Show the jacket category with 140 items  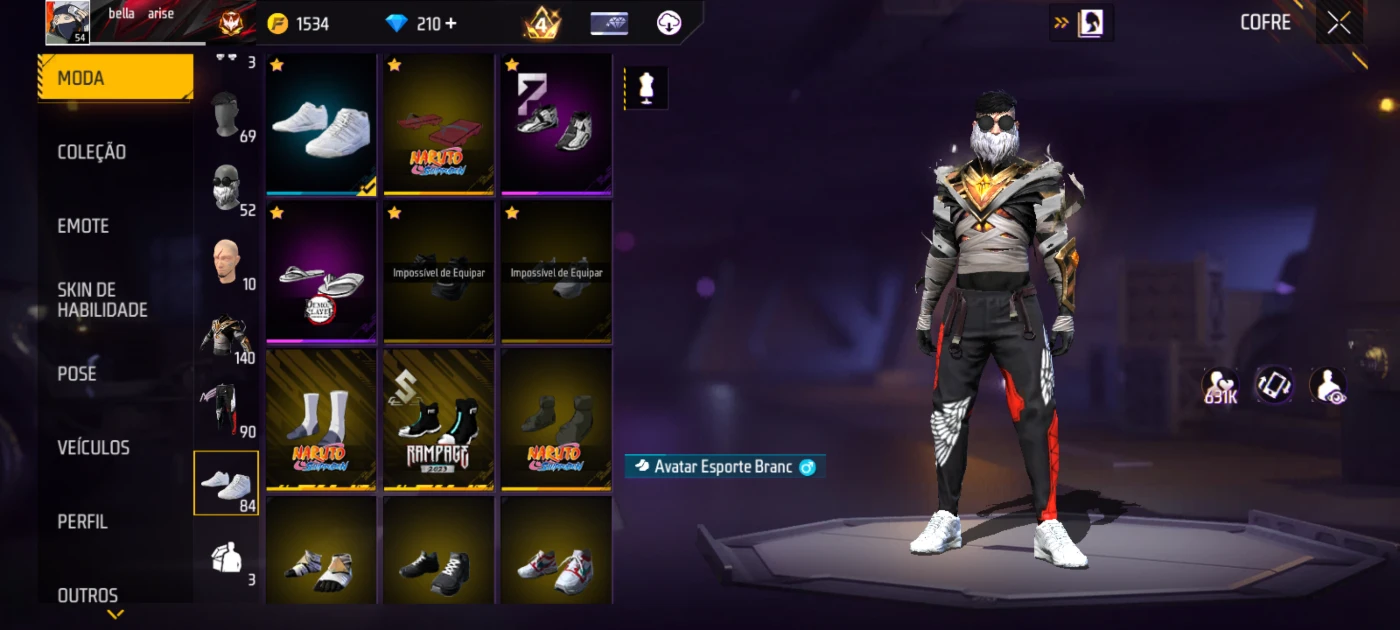[x=227, y=336]
